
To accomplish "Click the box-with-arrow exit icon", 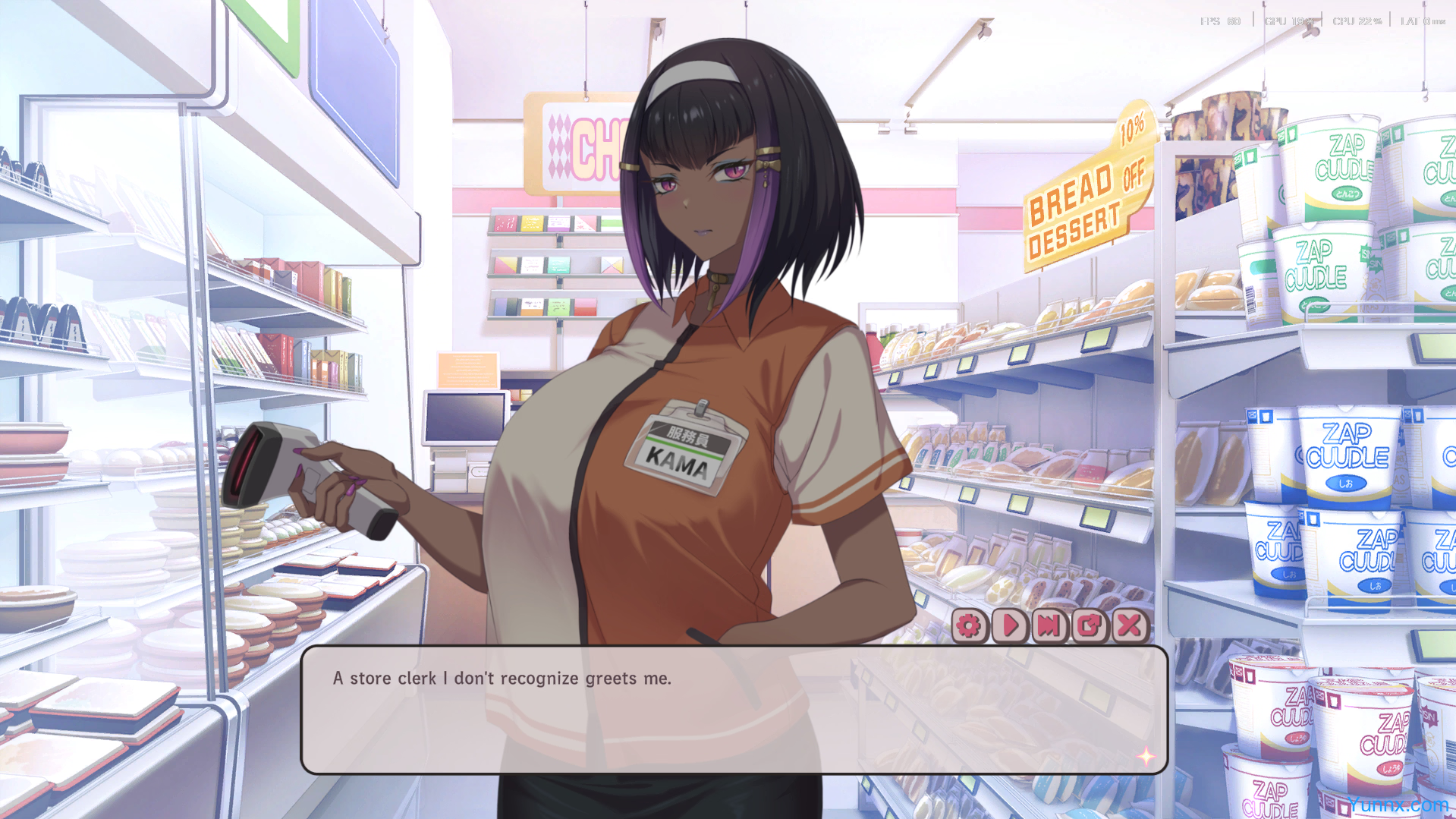I will tap(1090, 625).
